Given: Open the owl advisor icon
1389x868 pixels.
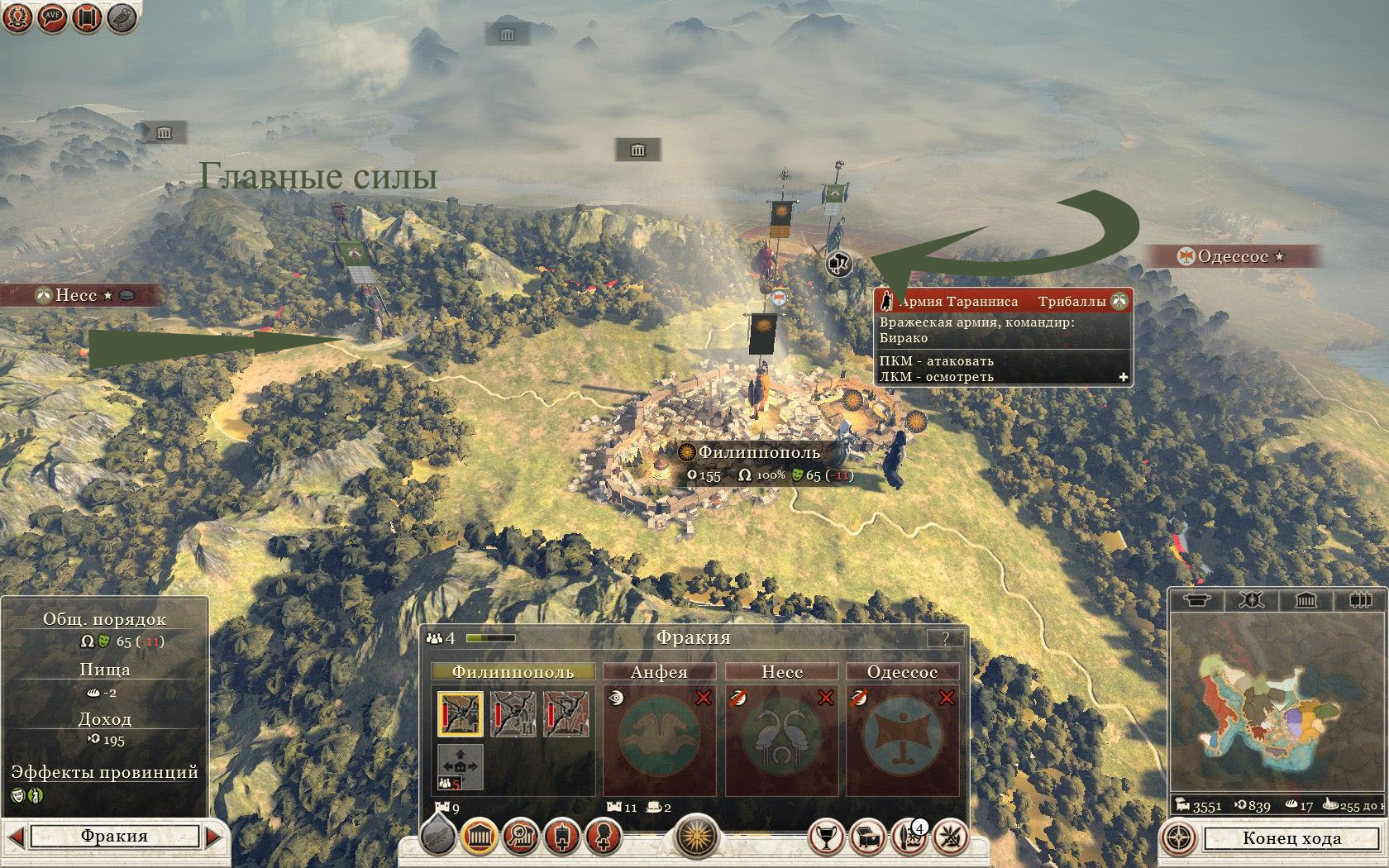Looking at the screenshot, I should coord(122,18).
